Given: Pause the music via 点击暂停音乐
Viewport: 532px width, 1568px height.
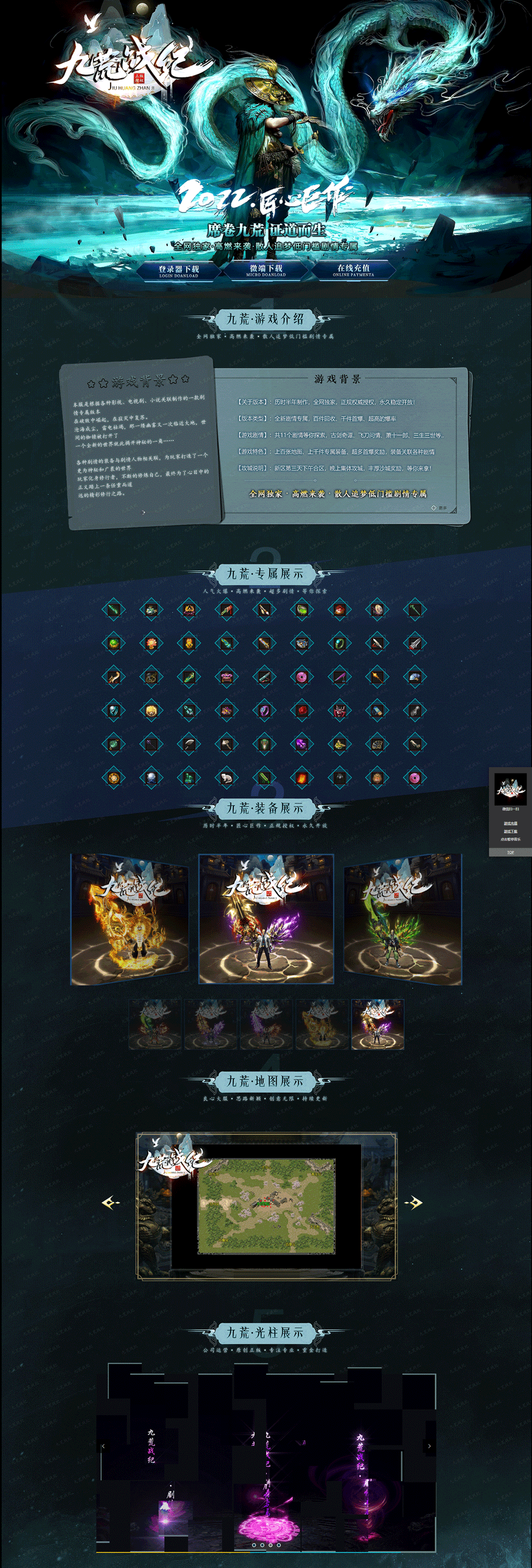Looking at the screenshot, I should (x=510, y=839).
